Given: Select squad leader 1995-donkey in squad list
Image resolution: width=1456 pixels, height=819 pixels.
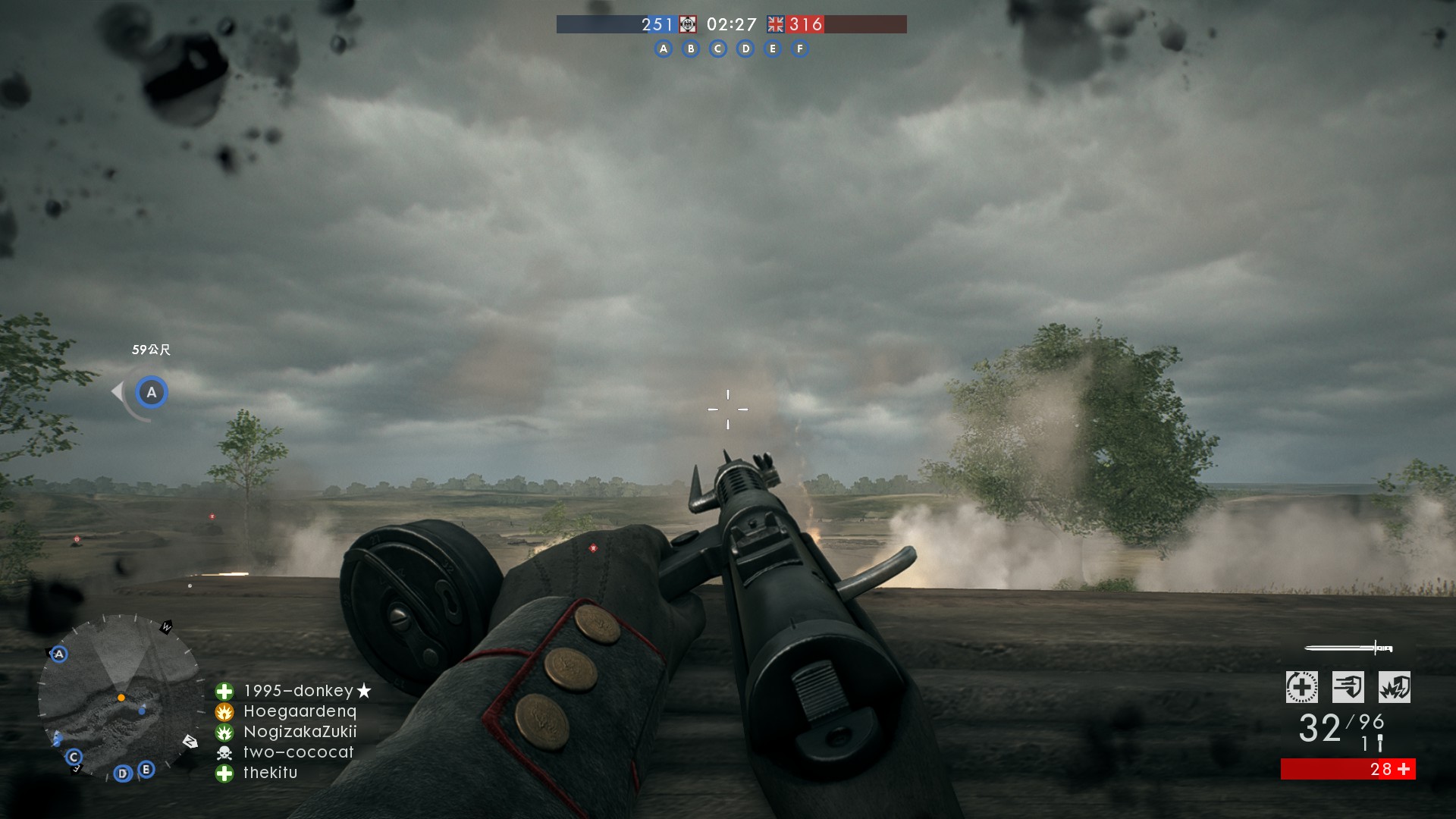Looking at the screenshot, I should tap(298, 691).
